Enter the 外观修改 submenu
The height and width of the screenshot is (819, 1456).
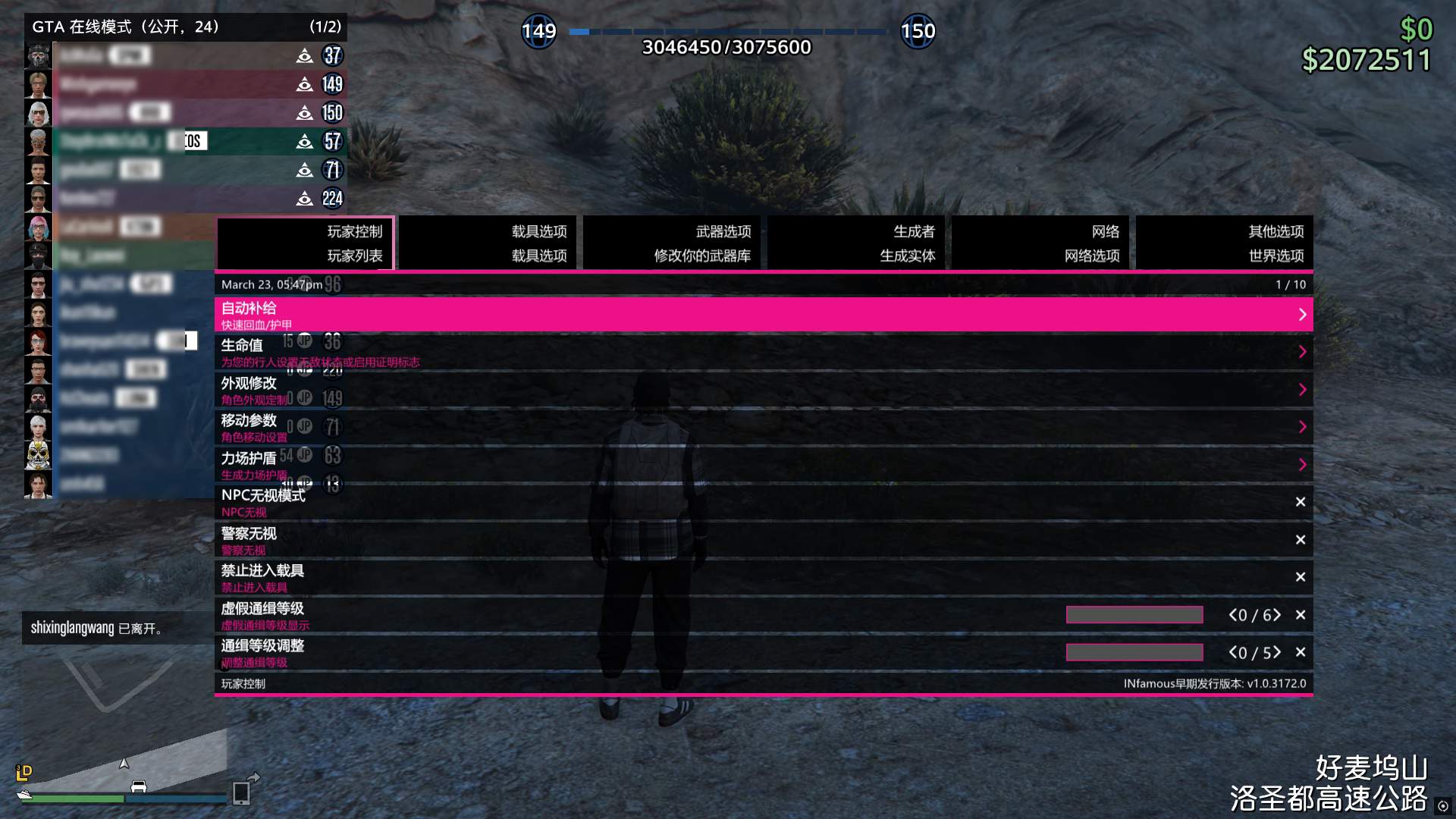(x=763, y=390)
